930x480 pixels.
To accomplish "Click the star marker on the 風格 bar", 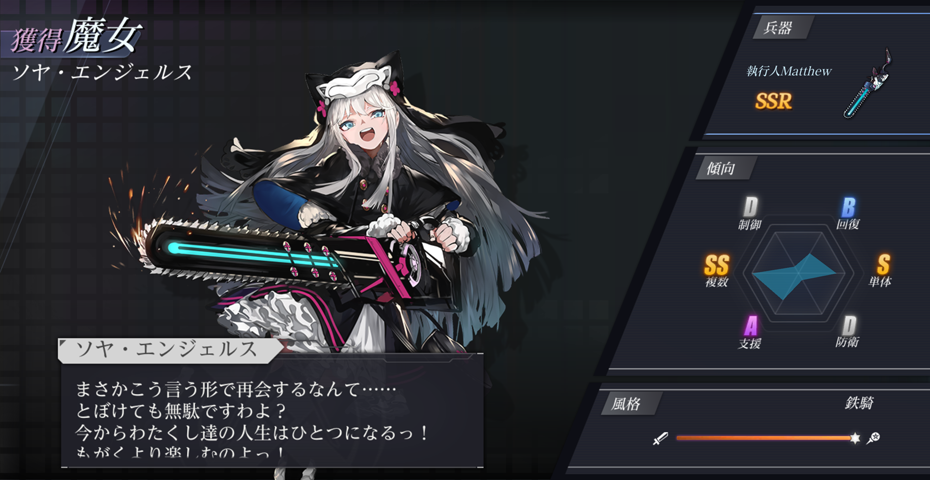I will (855, 438).
